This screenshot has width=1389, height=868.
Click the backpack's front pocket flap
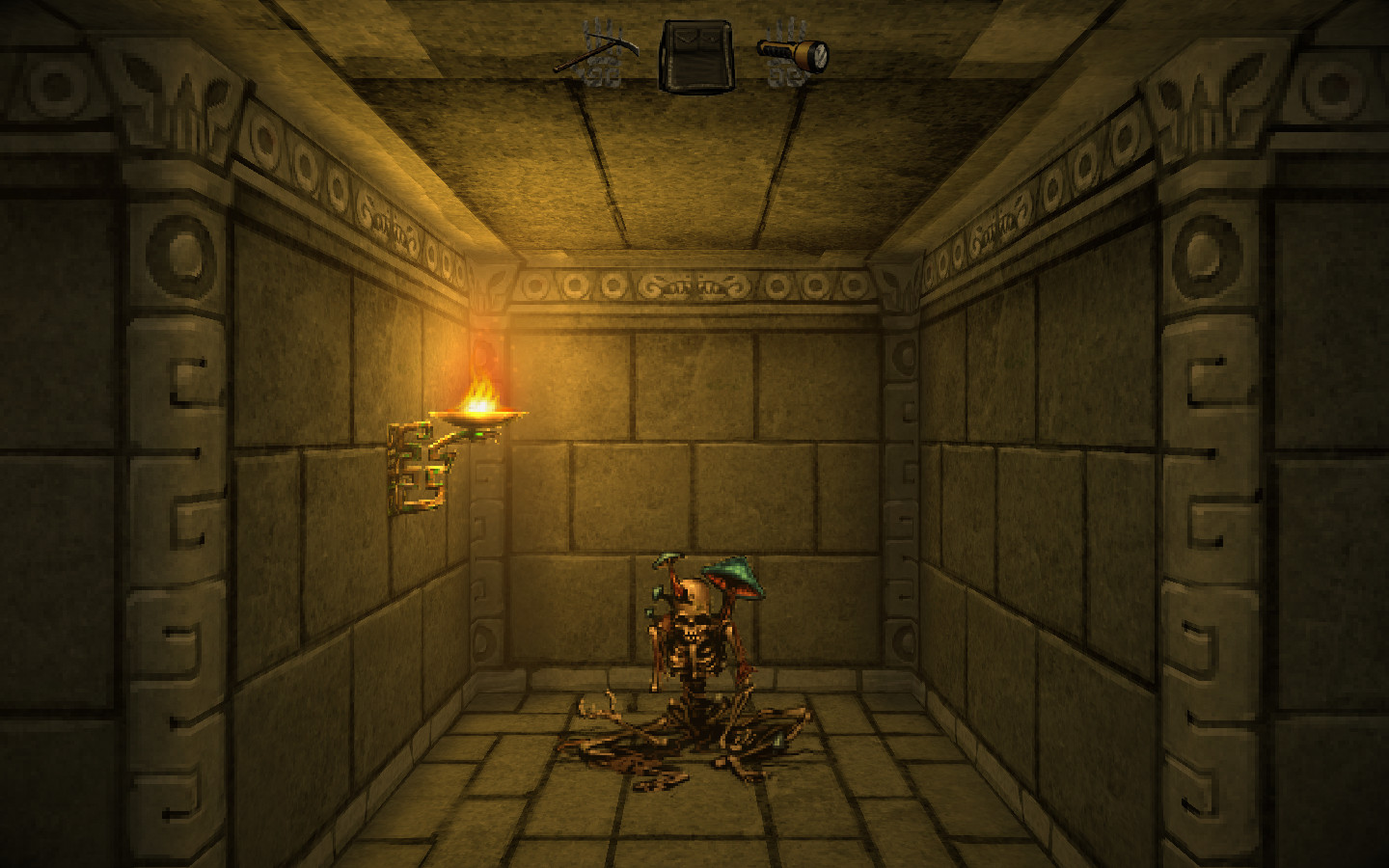687,37
